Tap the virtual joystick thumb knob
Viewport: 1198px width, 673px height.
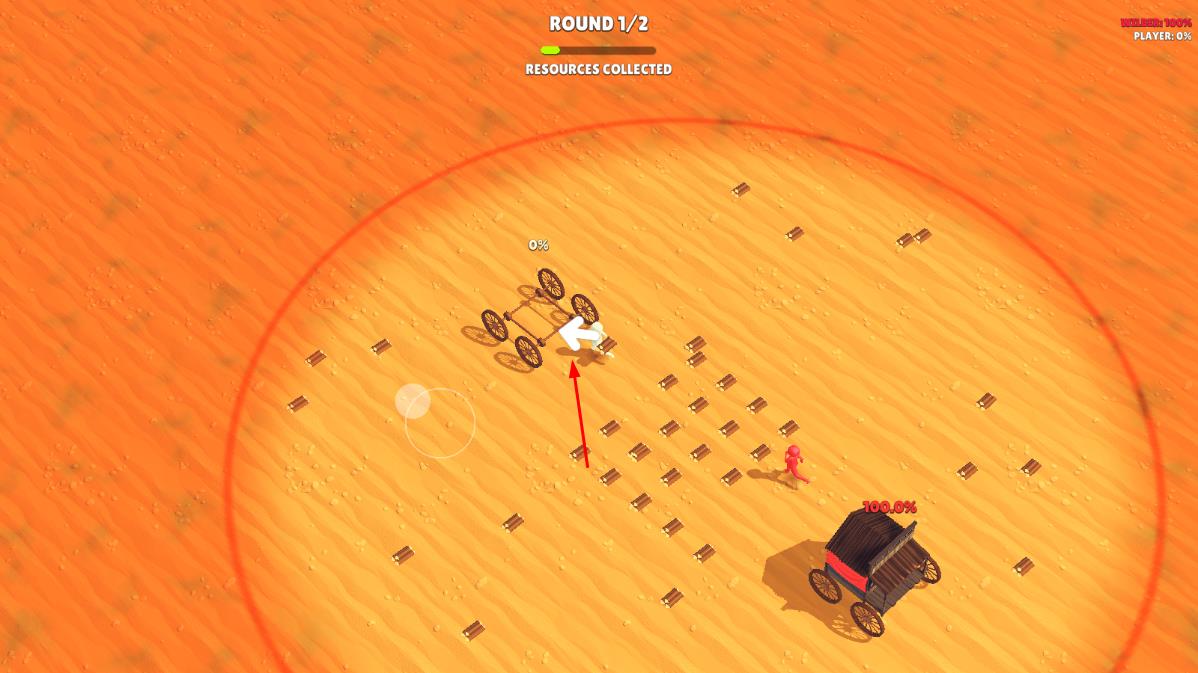(412, 401)
